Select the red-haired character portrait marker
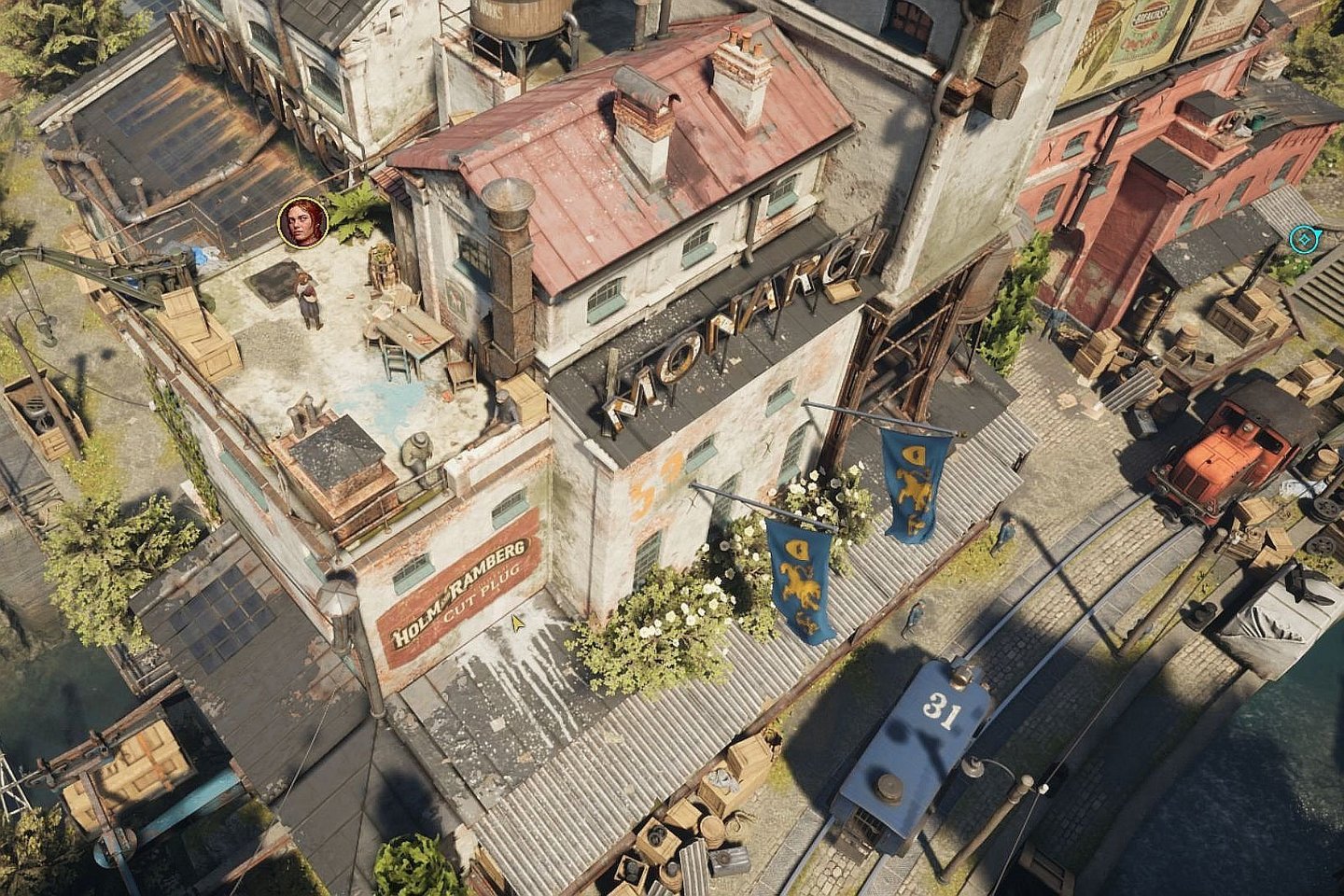Viewport: 1344px width, 896px height. pos(302,222)
